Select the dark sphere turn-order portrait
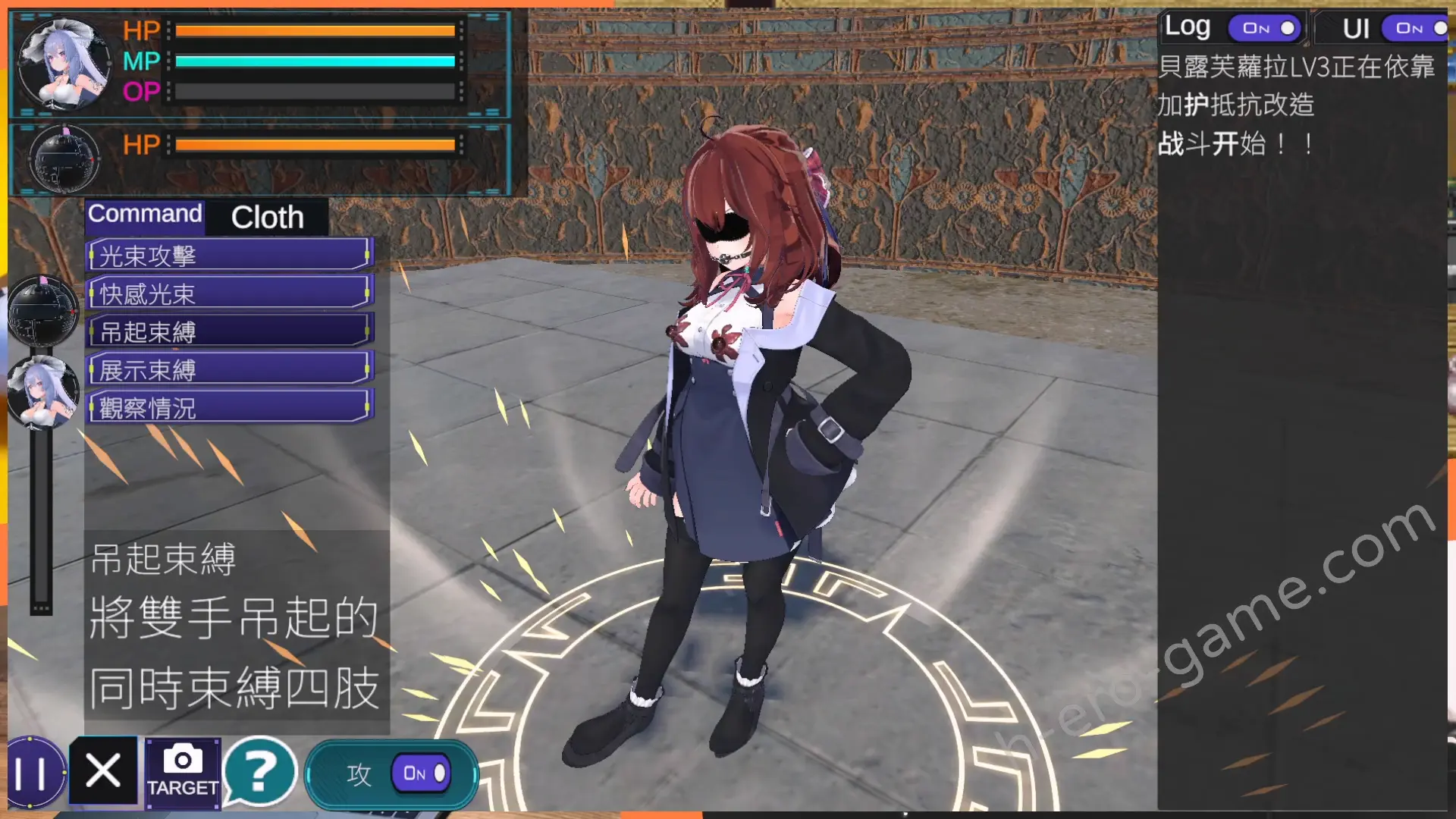 coord(43,311)
